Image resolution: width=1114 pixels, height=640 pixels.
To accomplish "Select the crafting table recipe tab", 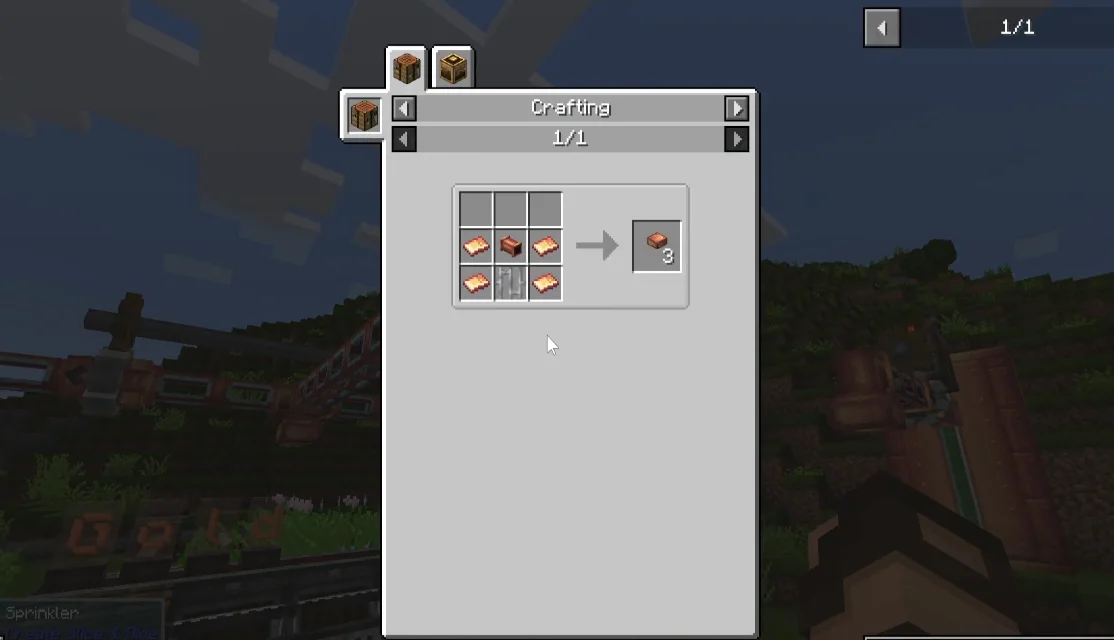I will (x=407, y=69).
